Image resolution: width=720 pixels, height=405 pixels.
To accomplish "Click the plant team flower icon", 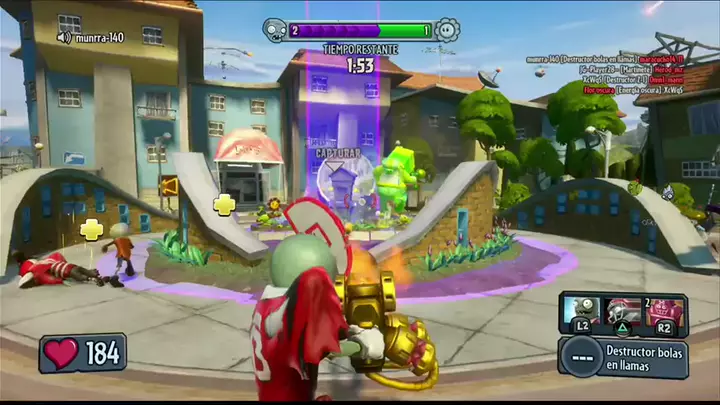I will (447, 29).
